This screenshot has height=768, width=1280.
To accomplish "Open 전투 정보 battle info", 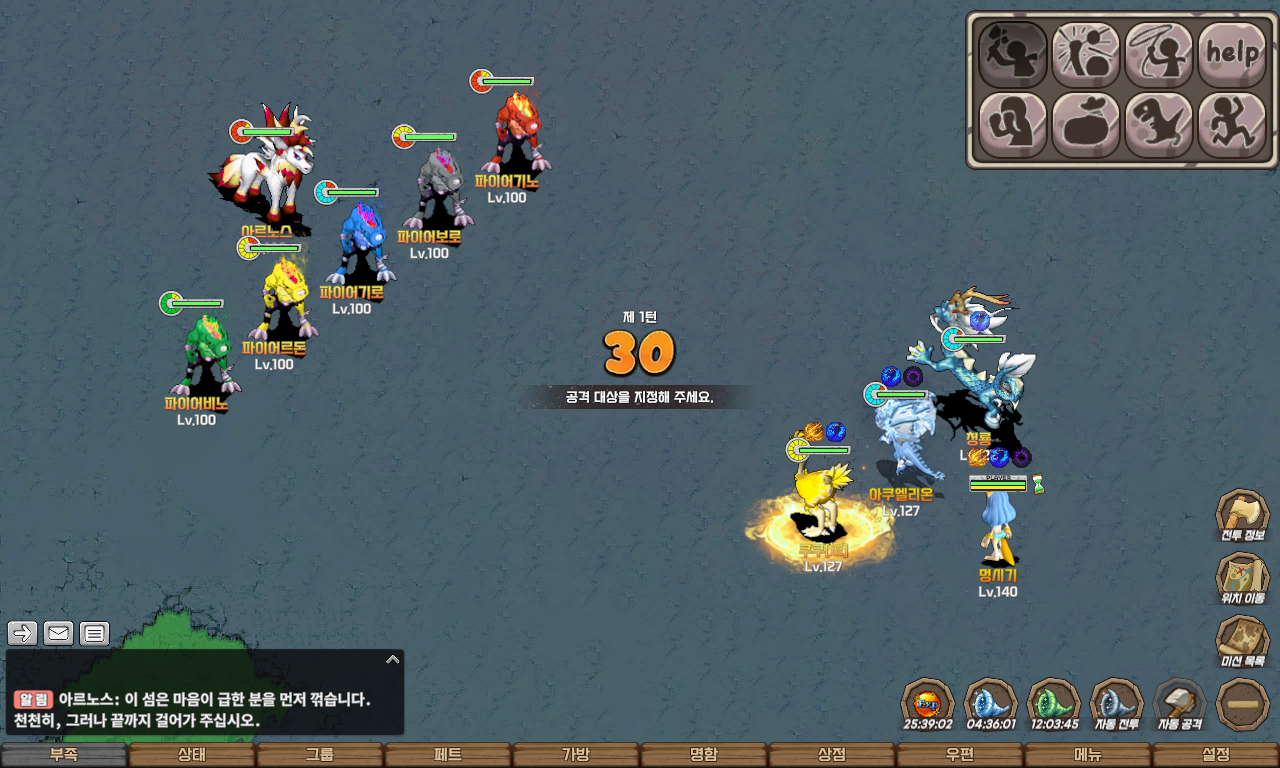I will tap(1242, 517).
